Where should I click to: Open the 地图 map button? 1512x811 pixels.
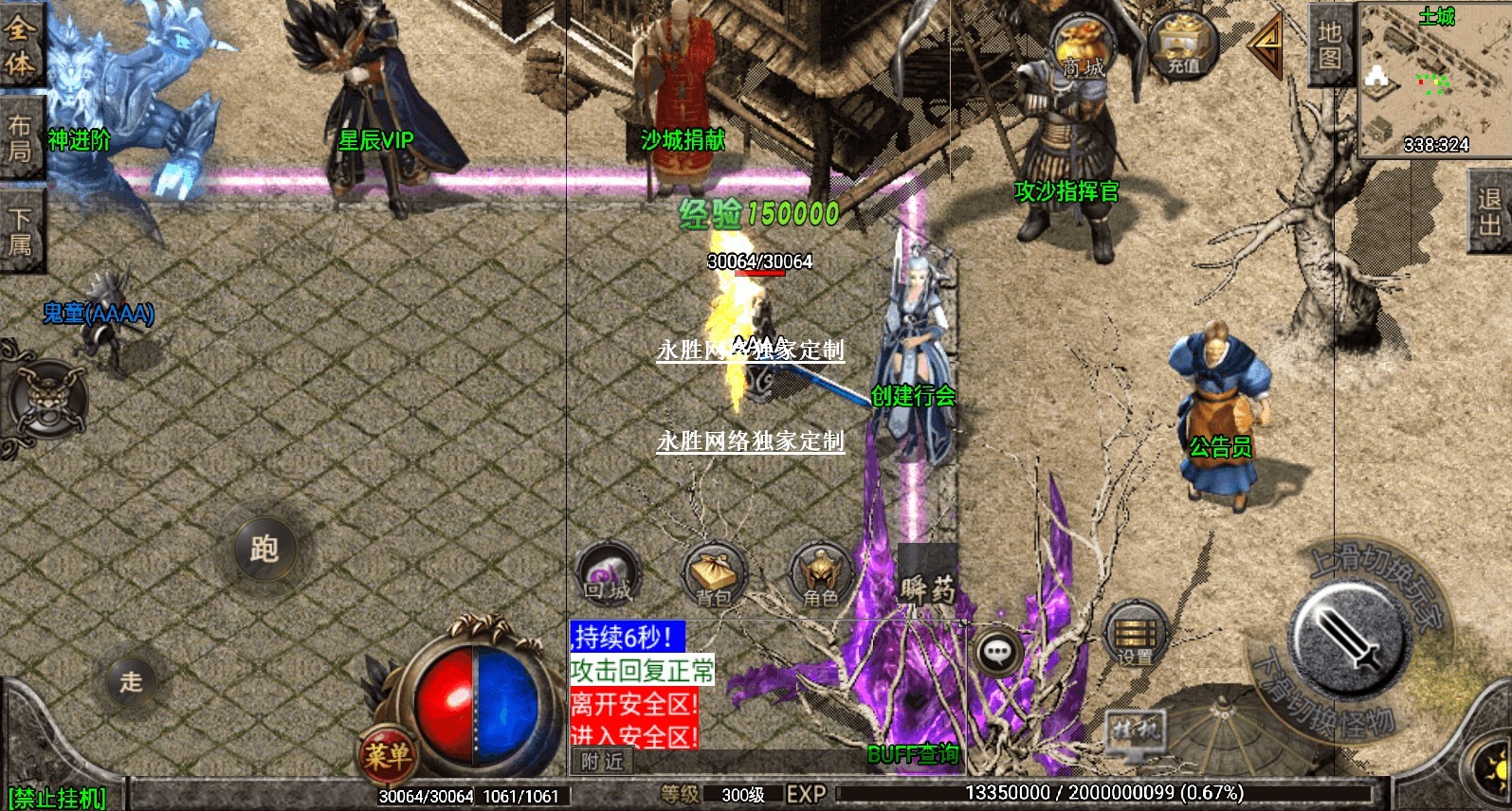pos(1330,45)
